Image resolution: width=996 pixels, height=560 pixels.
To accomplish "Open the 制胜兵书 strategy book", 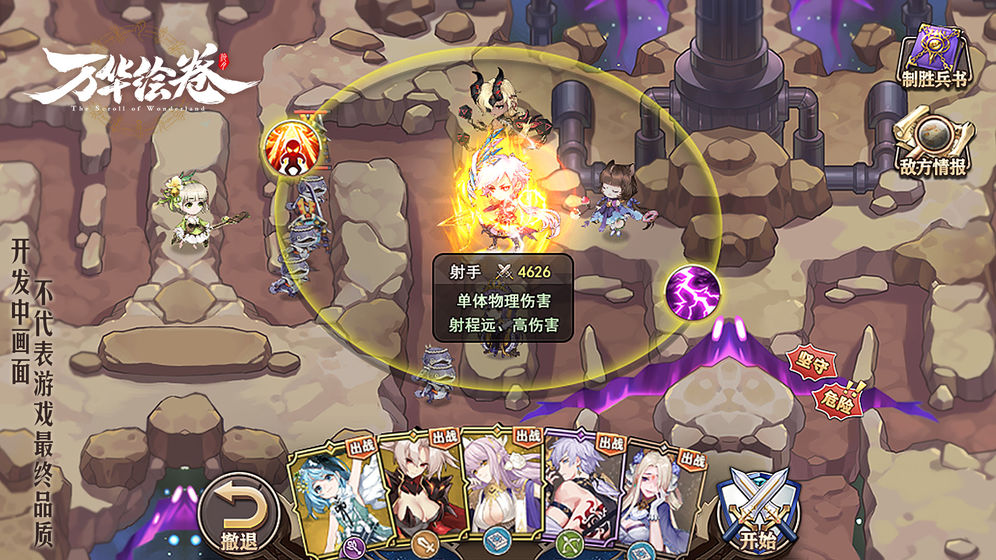I will 934,60.
